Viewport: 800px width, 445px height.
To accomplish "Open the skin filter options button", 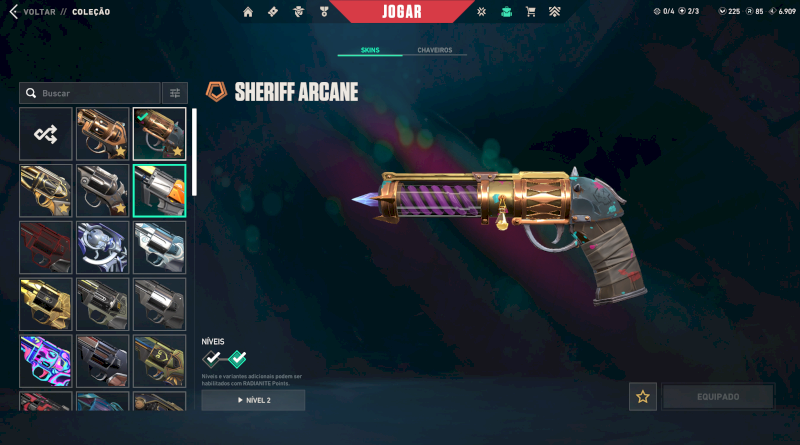I will point(175,93).
